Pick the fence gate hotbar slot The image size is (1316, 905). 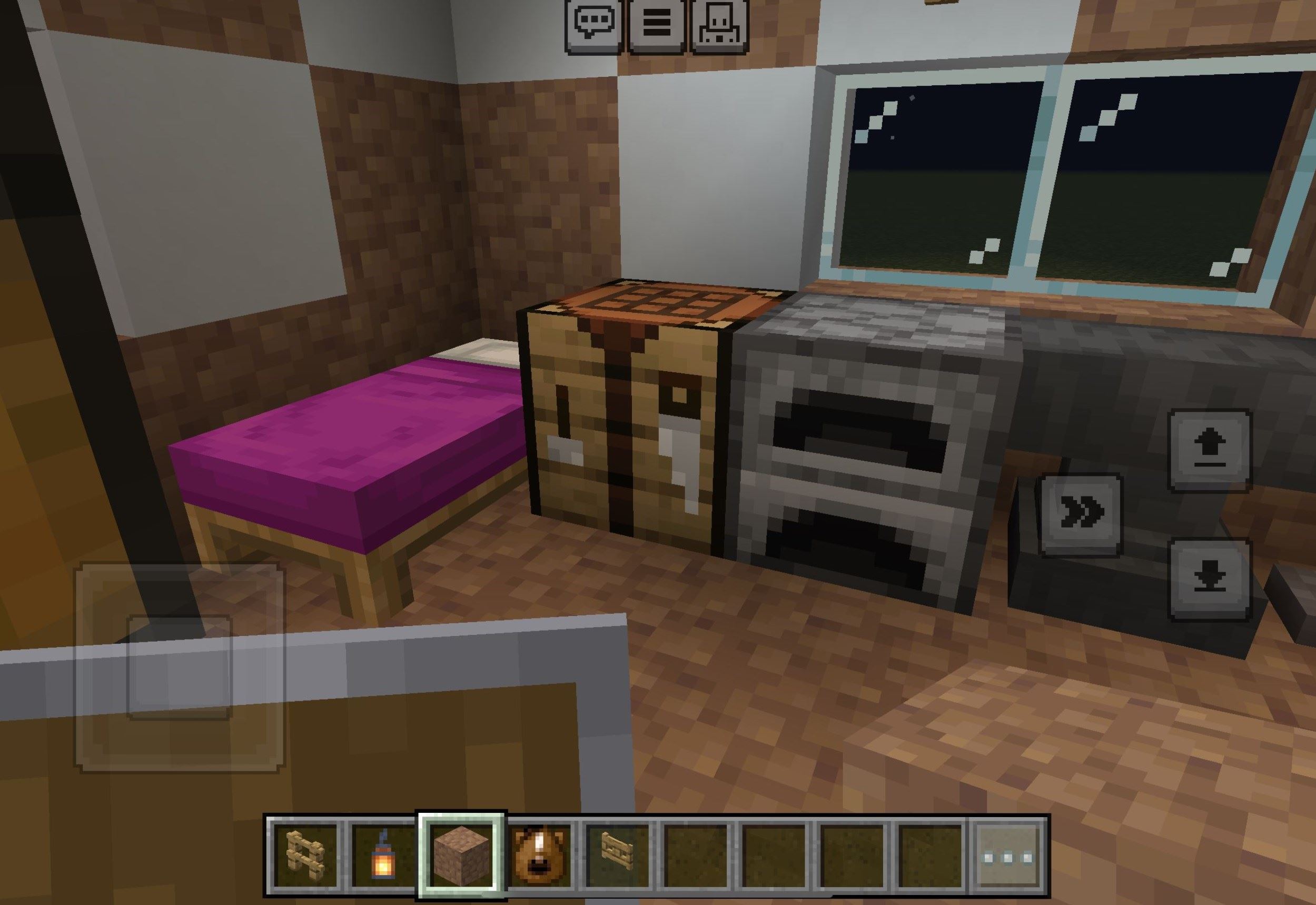(617, 856)
